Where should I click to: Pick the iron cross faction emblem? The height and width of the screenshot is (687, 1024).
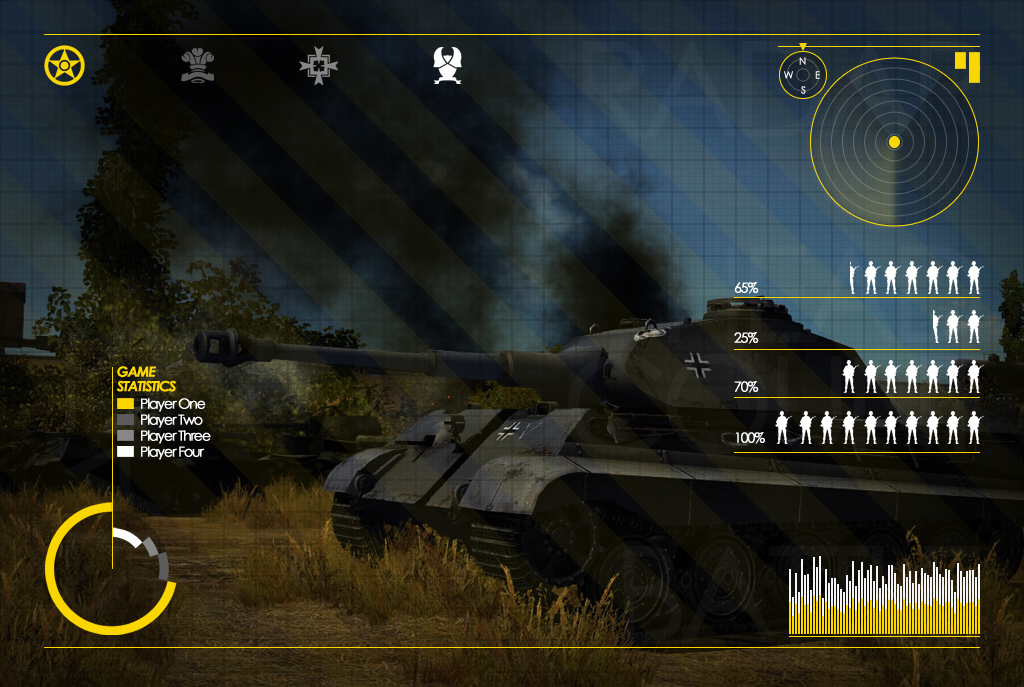pyautogui.click(x=318, y=66)
